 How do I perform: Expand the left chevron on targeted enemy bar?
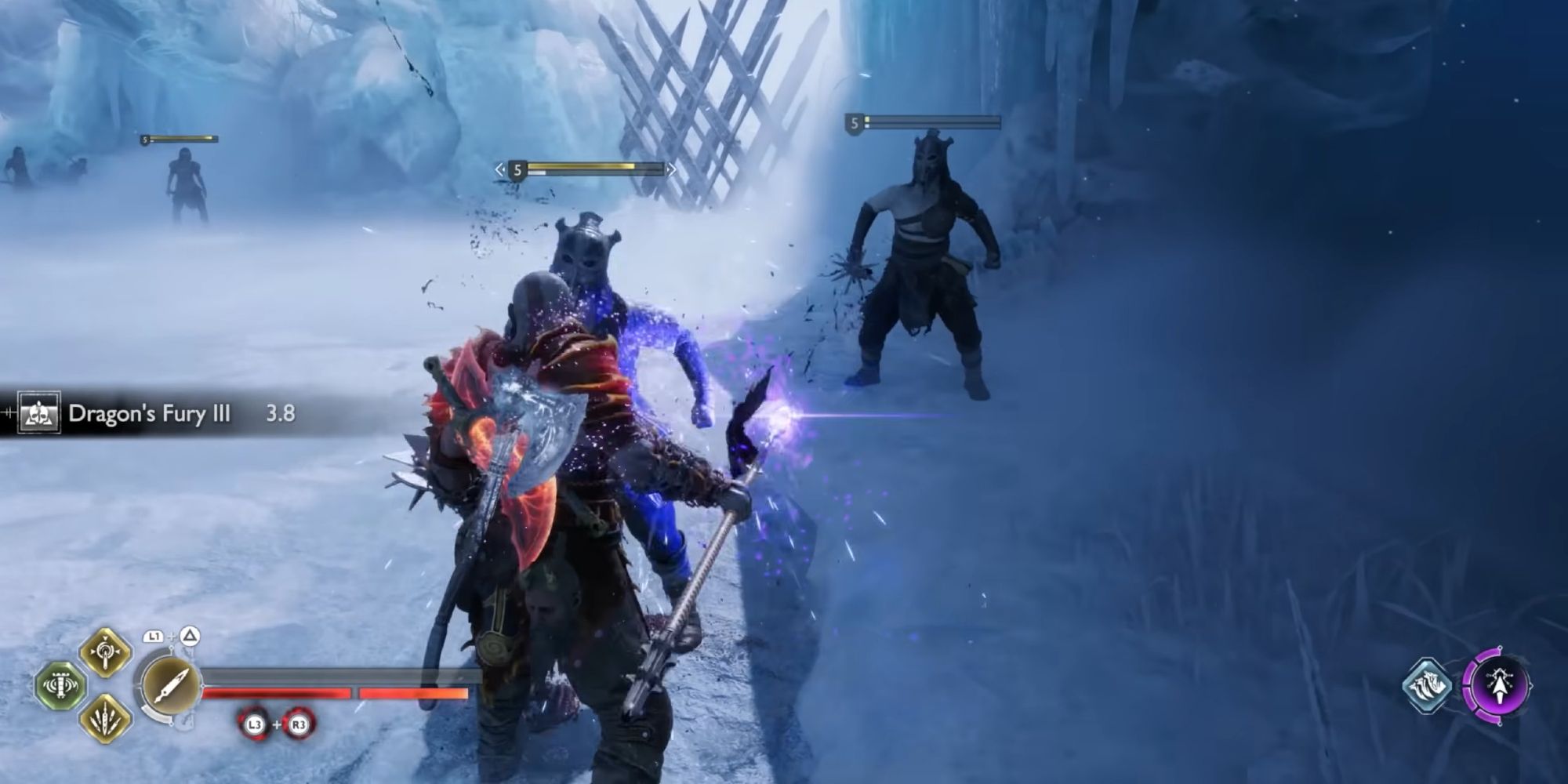[x=499, y=169]
